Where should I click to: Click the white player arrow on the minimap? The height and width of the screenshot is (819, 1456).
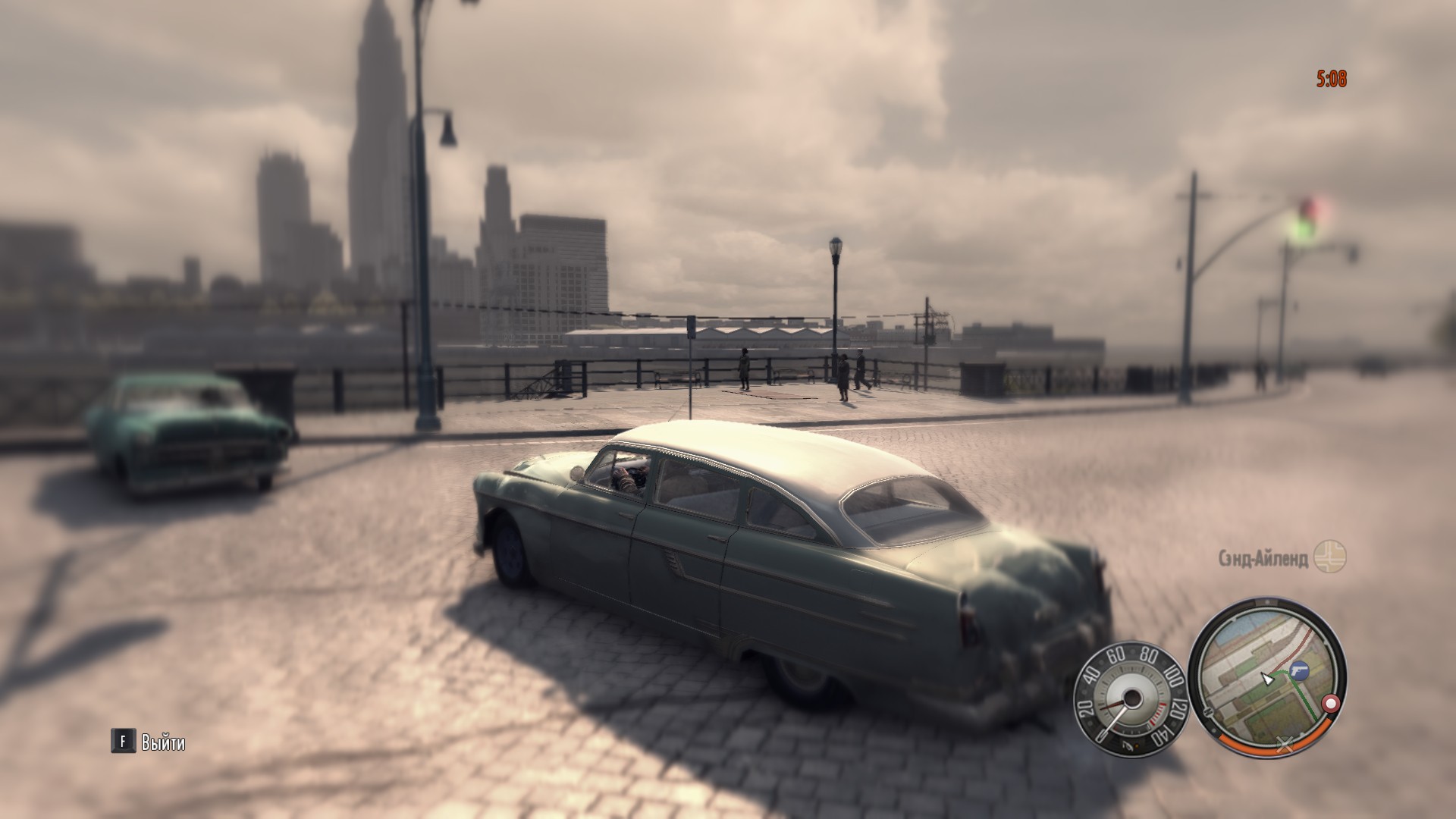click(x=1266, y=679)
